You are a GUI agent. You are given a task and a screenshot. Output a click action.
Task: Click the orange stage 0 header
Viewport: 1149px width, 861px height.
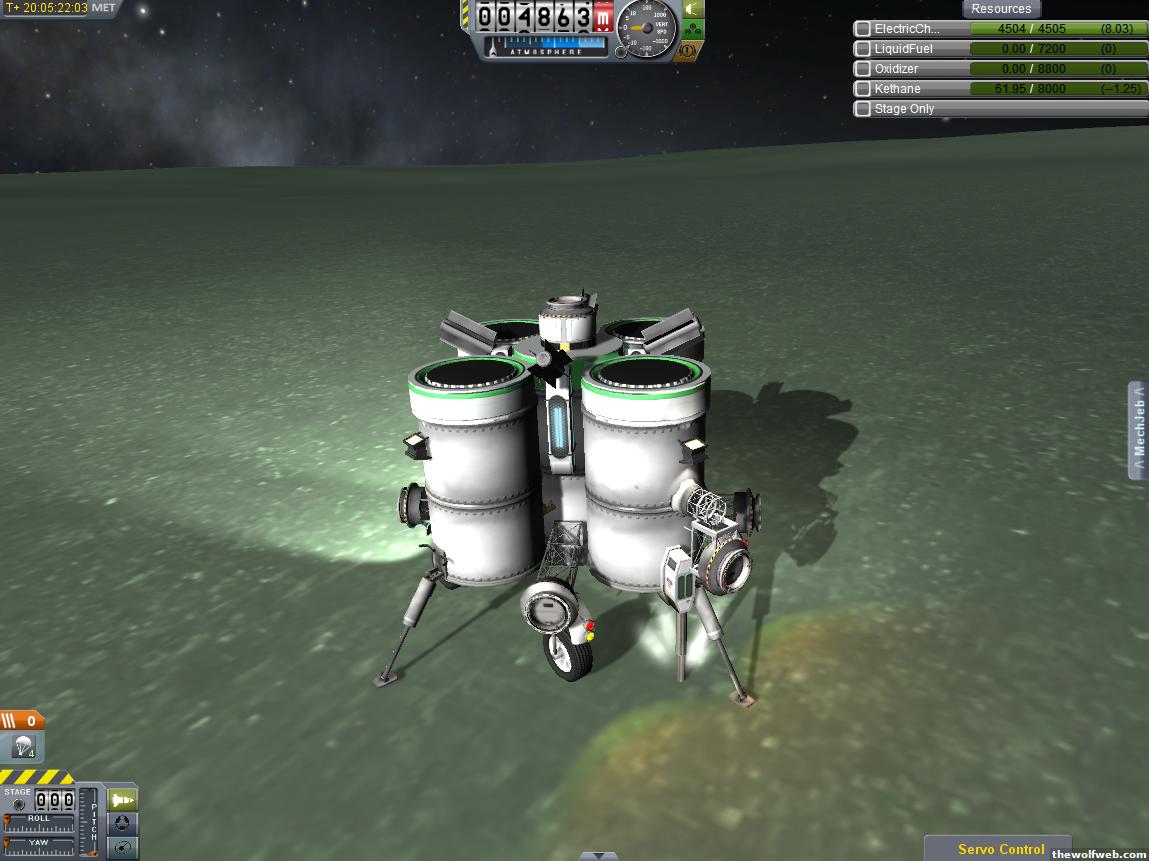click(22, 721)
